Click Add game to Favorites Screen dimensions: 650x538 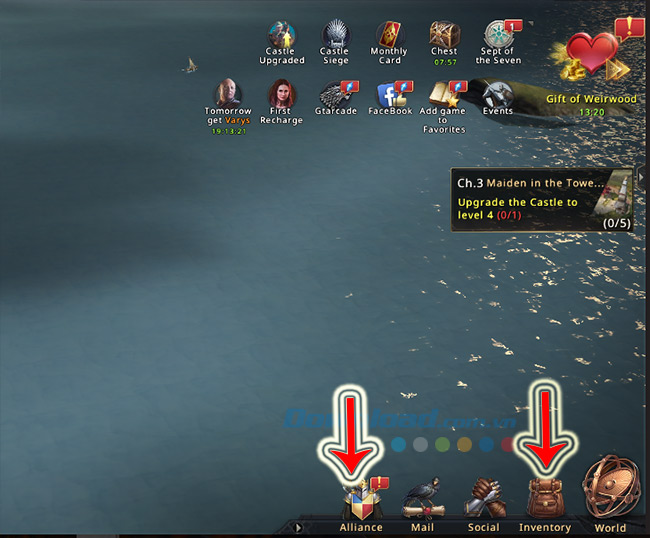[443, 95]
